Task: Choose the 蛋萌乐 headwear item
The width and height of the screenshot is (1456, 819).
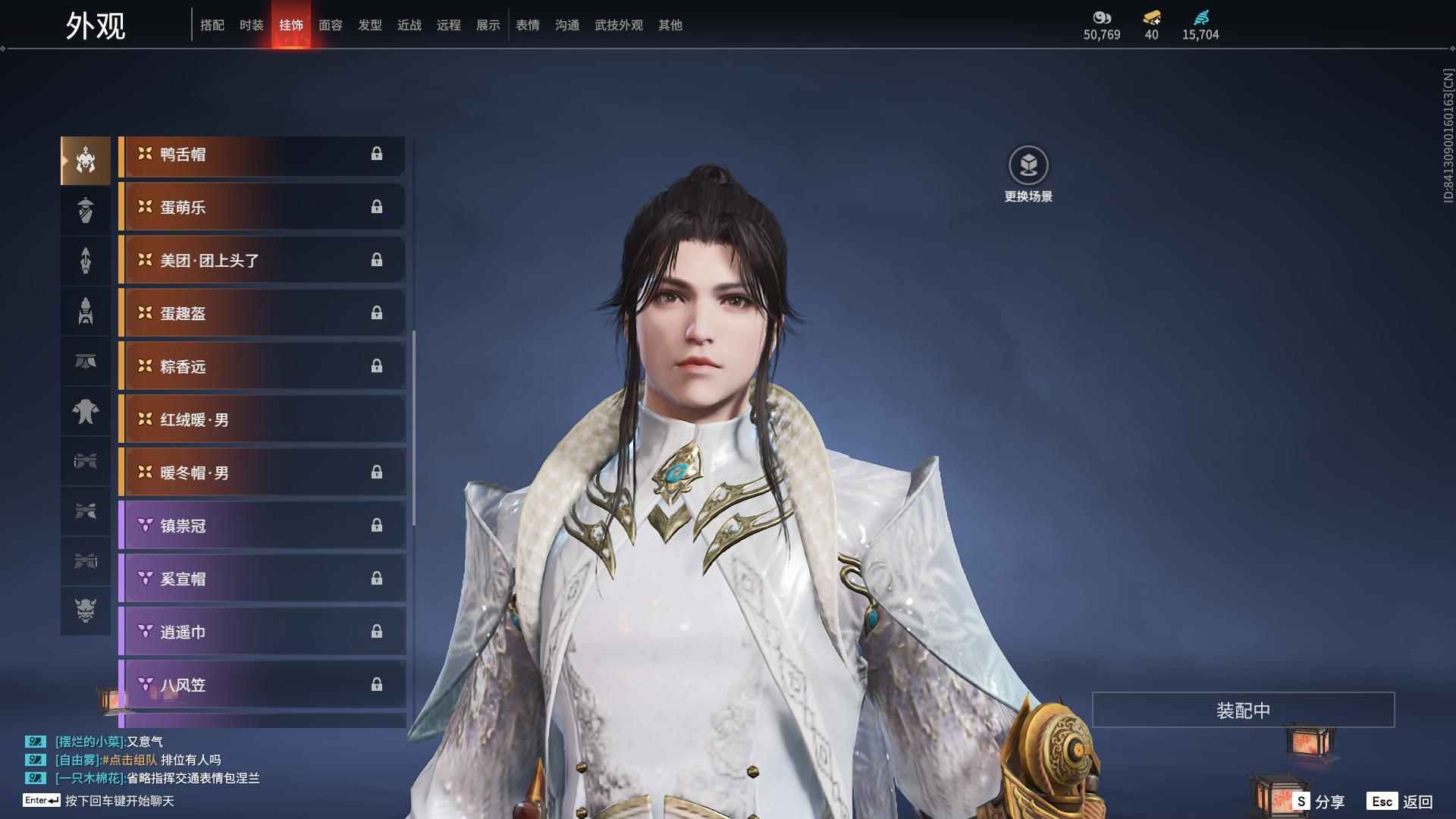Action: click(262, 208)
